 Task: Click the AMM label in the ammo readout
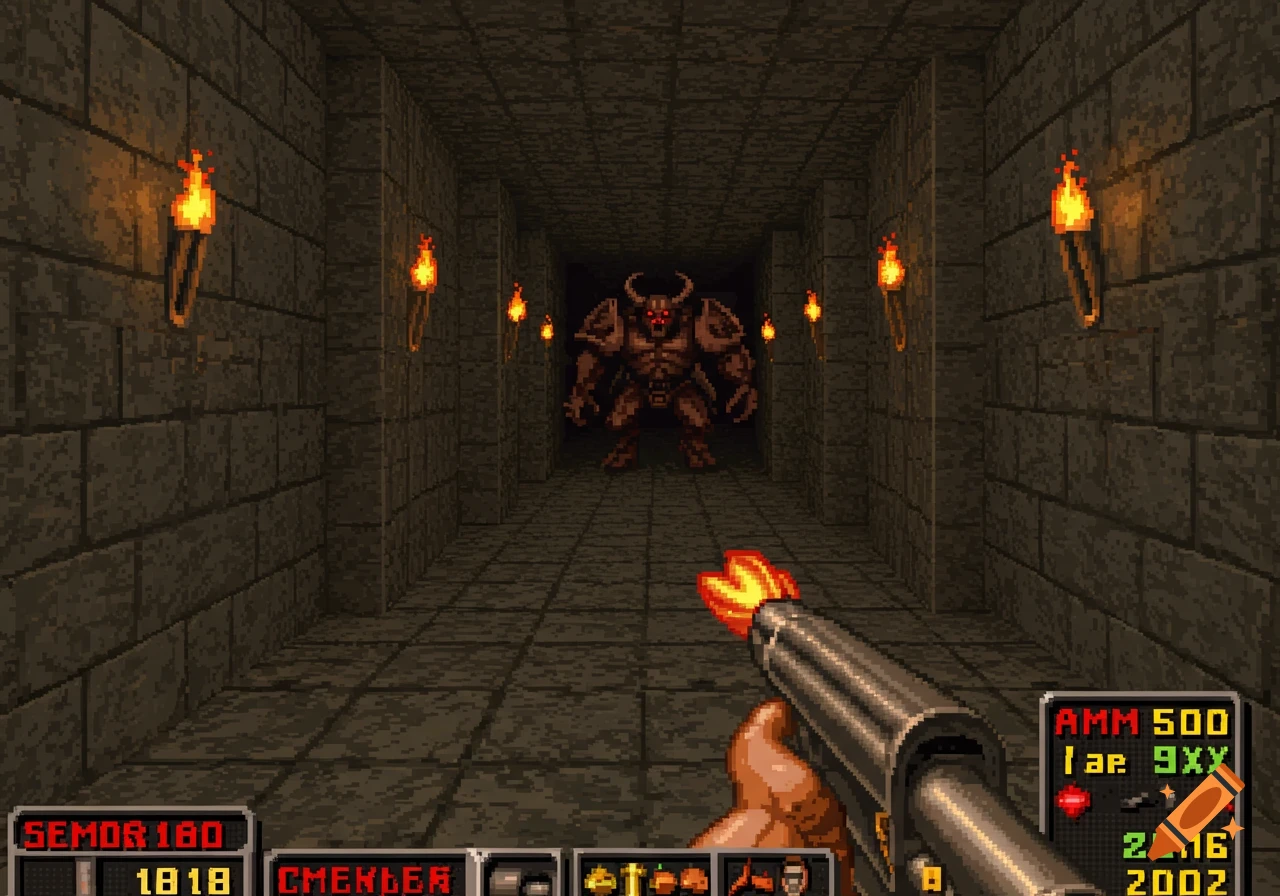click(x=1097, y=721)
